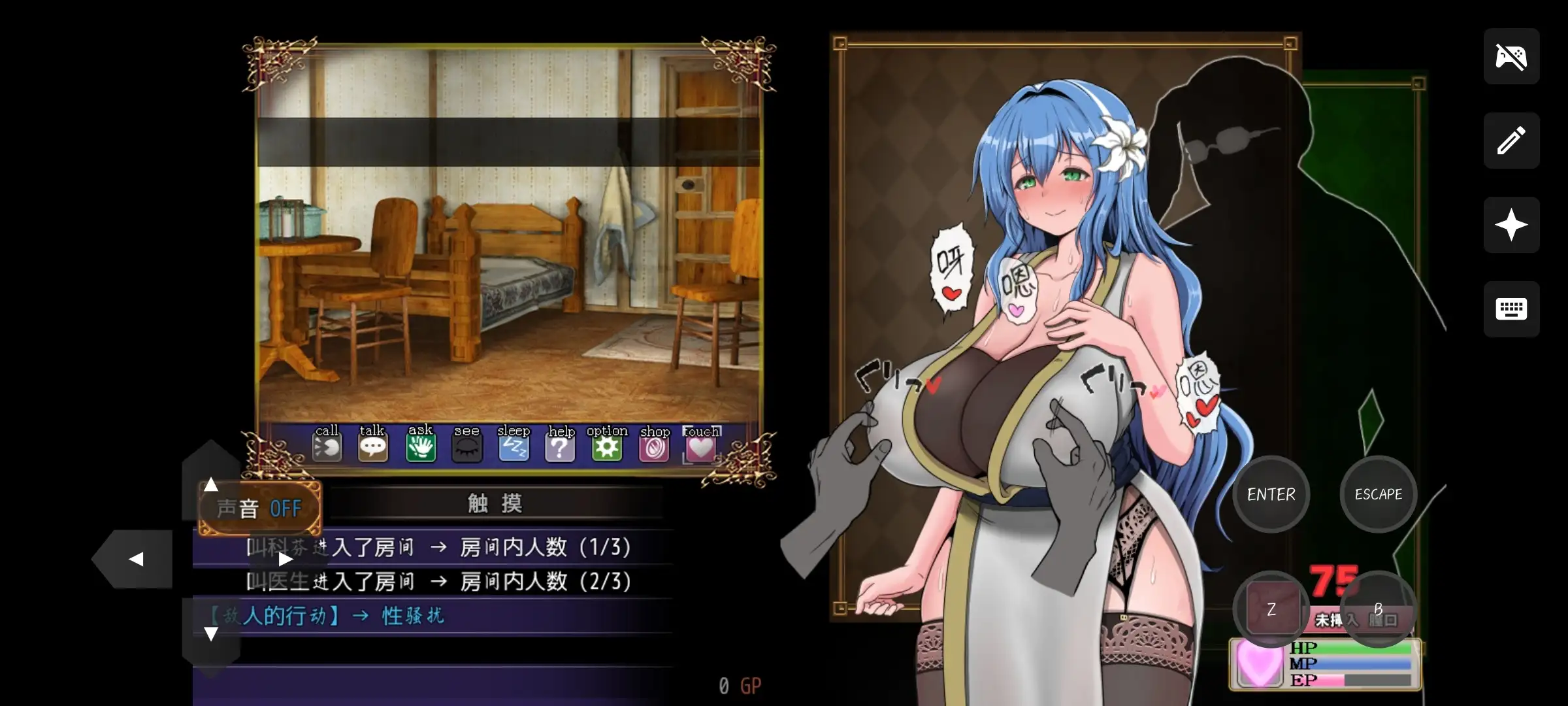Open the option gear menu

tap(607, 447)
